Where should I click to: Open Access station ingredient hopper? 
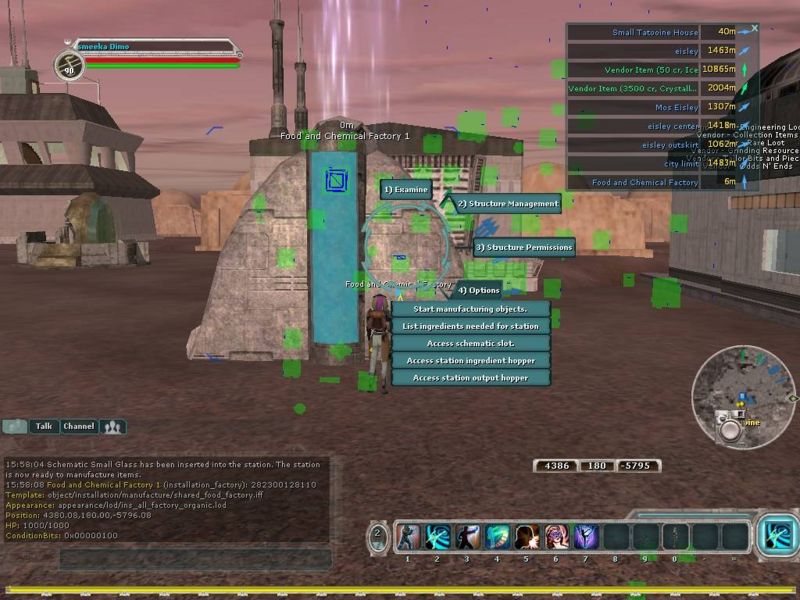point(470,360)
